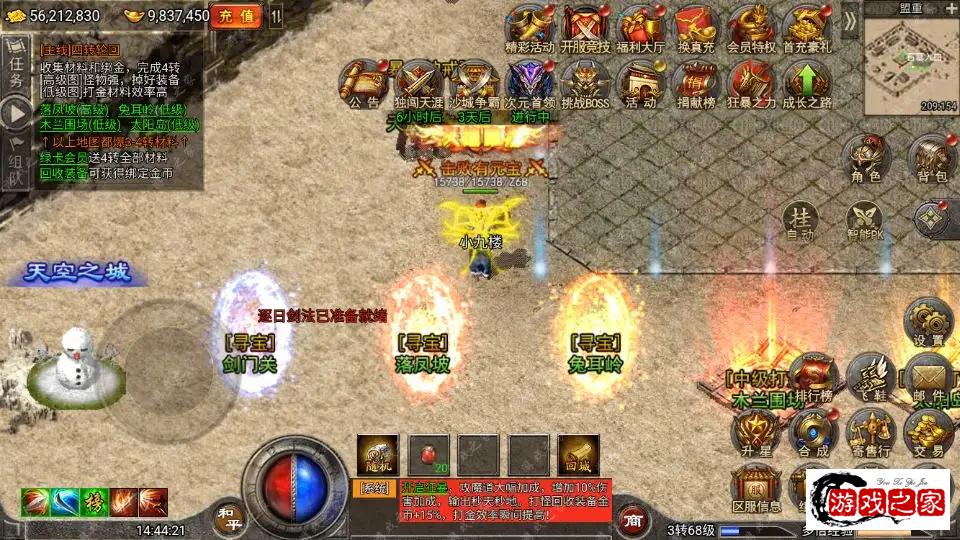Switch the 和平 peace attack mode

click(x=229, y=515)
